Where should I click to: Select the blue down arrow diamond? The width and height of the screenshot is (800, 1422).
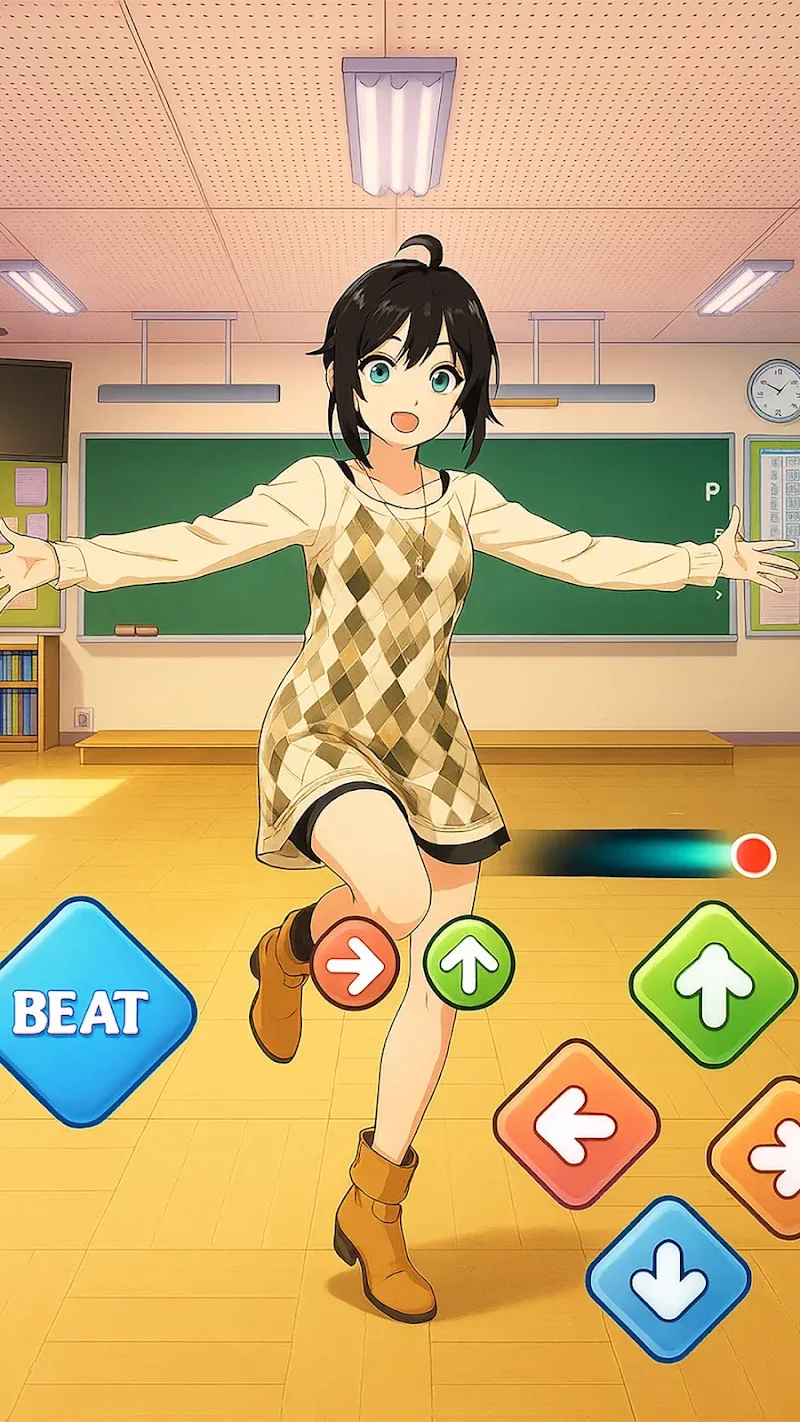668,1279
